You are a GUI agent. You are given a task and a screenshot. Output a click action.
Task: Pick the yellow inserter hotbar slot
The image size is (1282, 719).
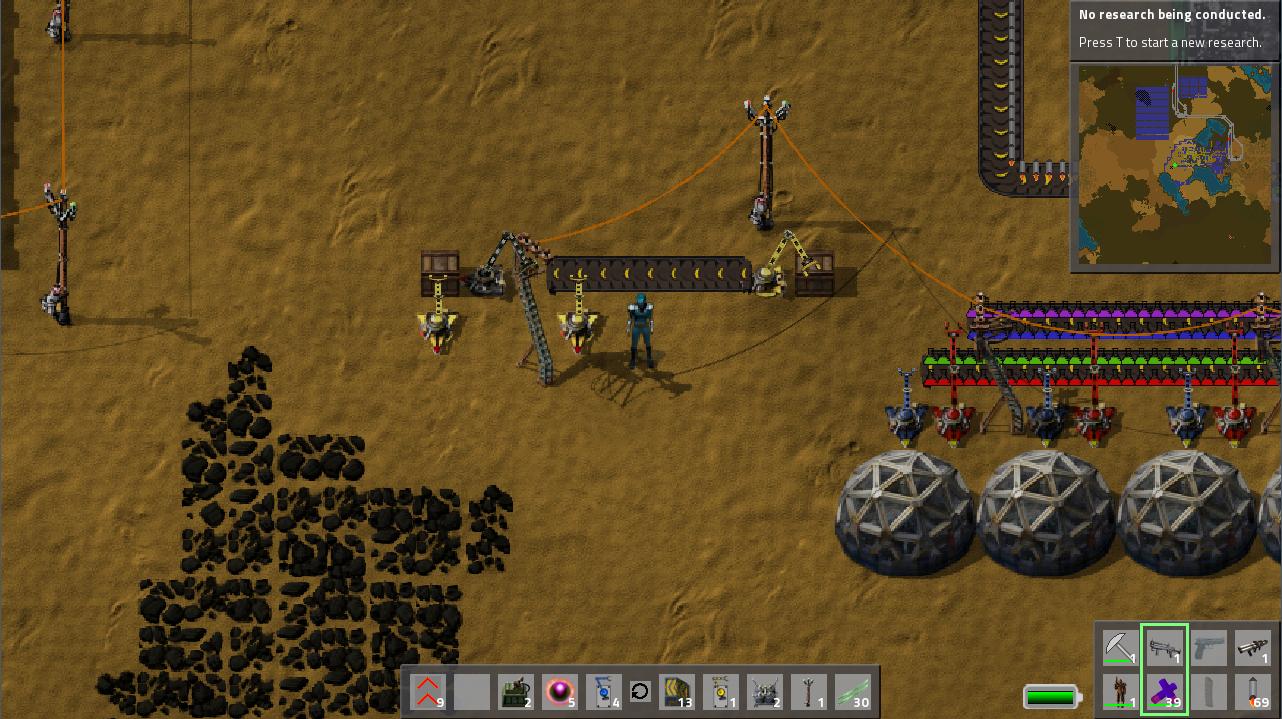pyautogui.click(x=721, y=691)
